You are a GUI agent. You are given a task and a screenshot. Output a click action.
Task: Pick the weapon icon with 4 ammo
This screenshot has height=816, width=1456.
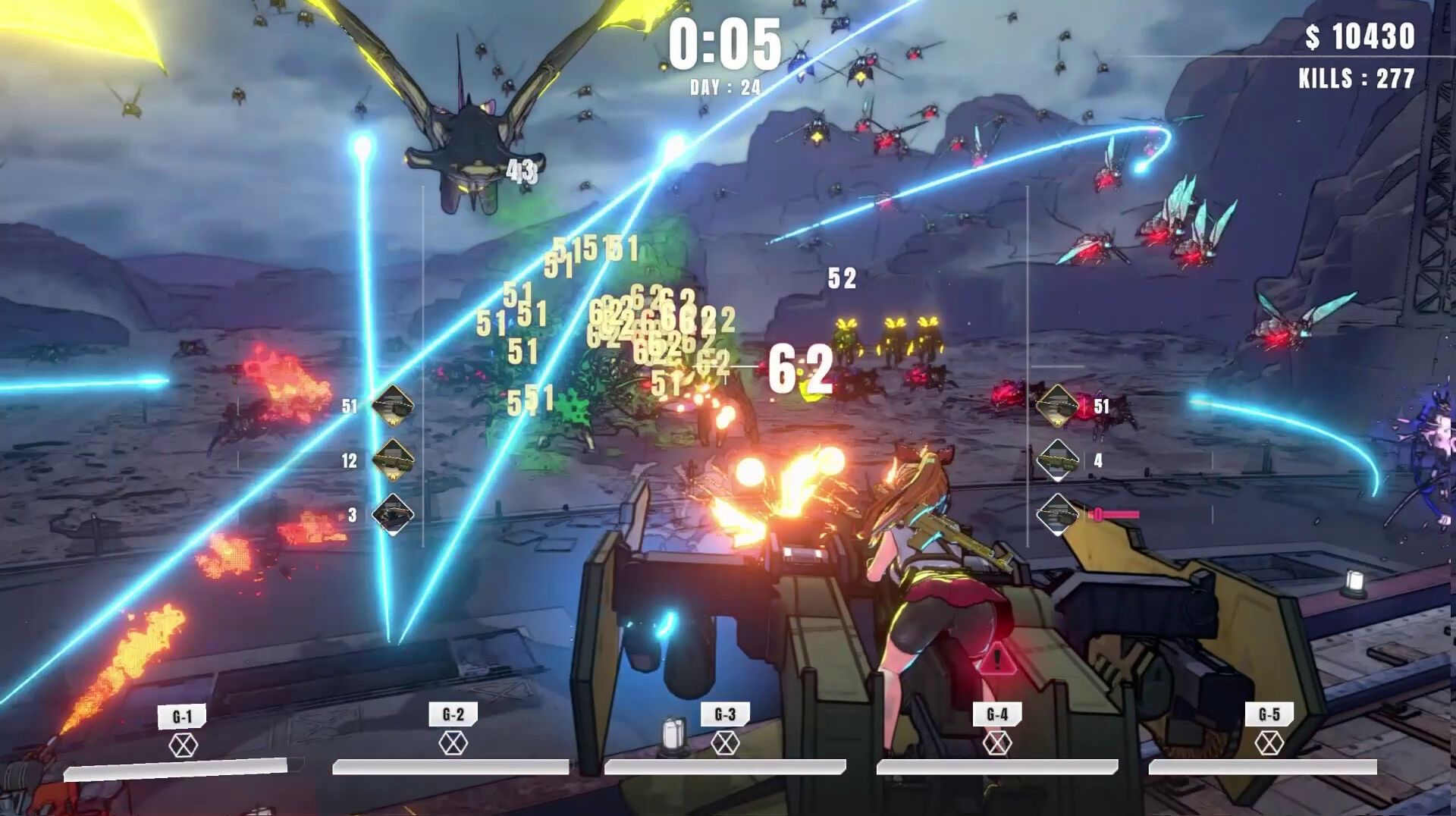tap(1057, 460)
